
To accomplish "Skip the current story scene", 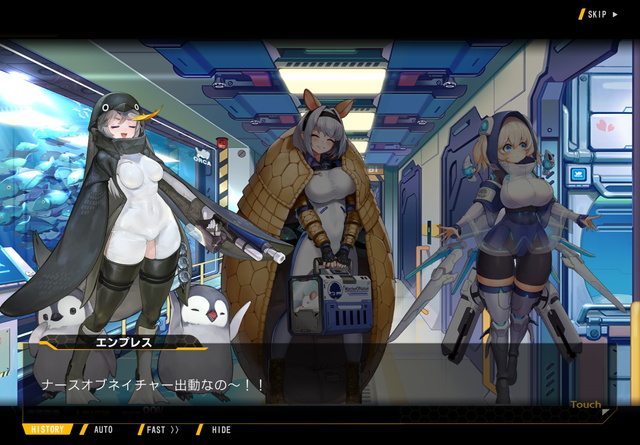I will [x=600, y=14].
